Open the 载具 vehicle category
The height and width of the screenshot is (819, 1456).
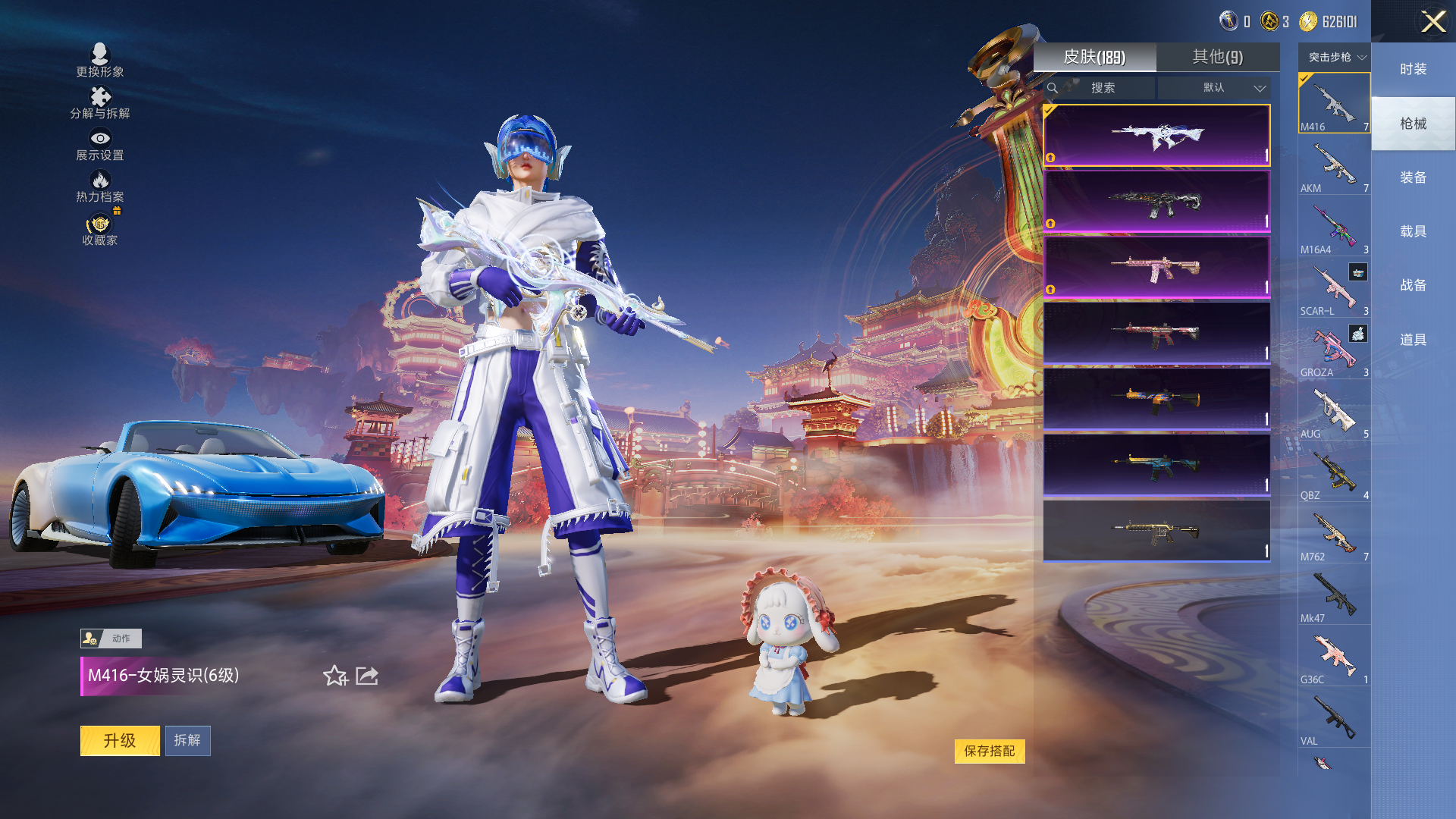(1413, 231)
